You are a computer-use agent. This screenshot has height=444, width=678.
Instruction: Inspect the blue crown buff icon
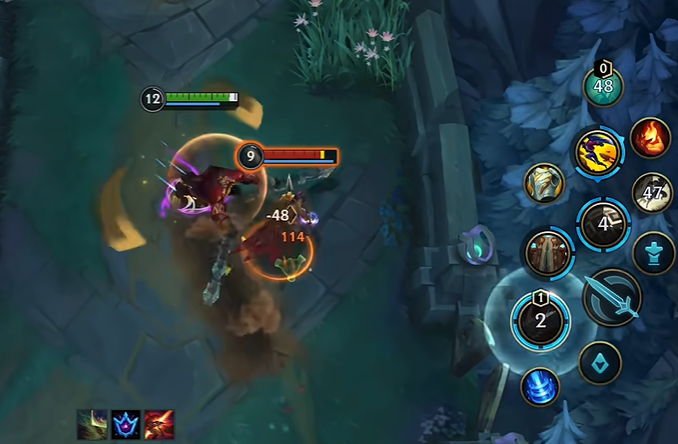coord(125,424)
